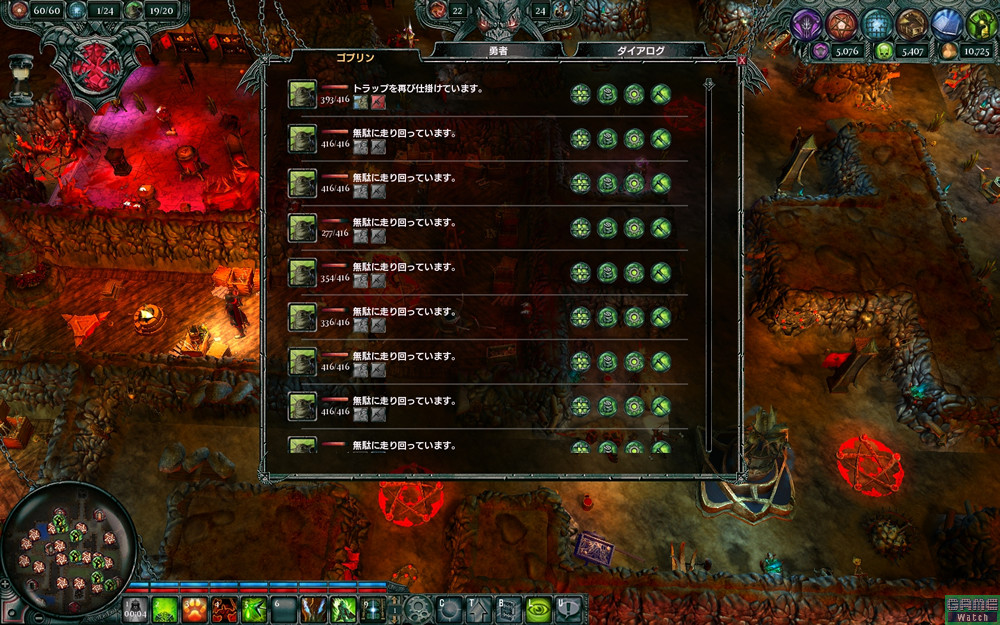Zoom in the minimap with the plus button
The width and height of the screenshot is (1000, 625).
click(7, 582)
